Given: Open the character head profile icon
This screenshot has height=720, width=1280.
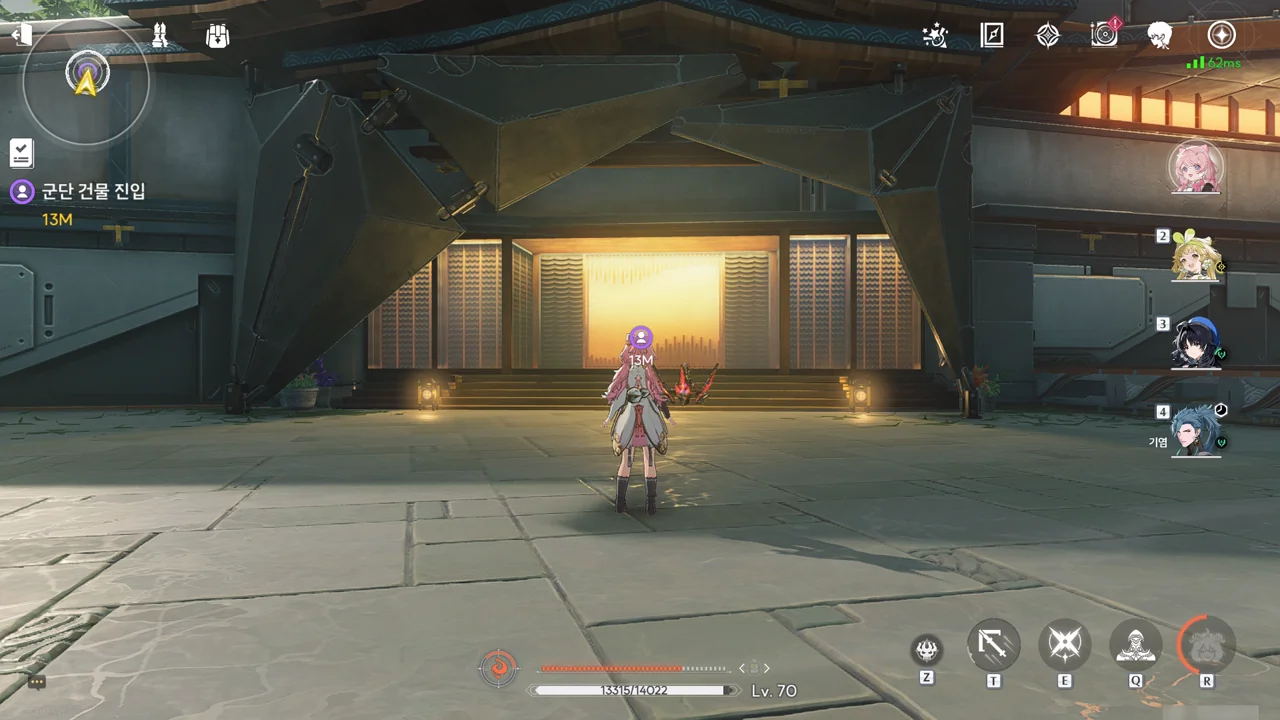Looking at the screenshot, I should pos(1160,36).
